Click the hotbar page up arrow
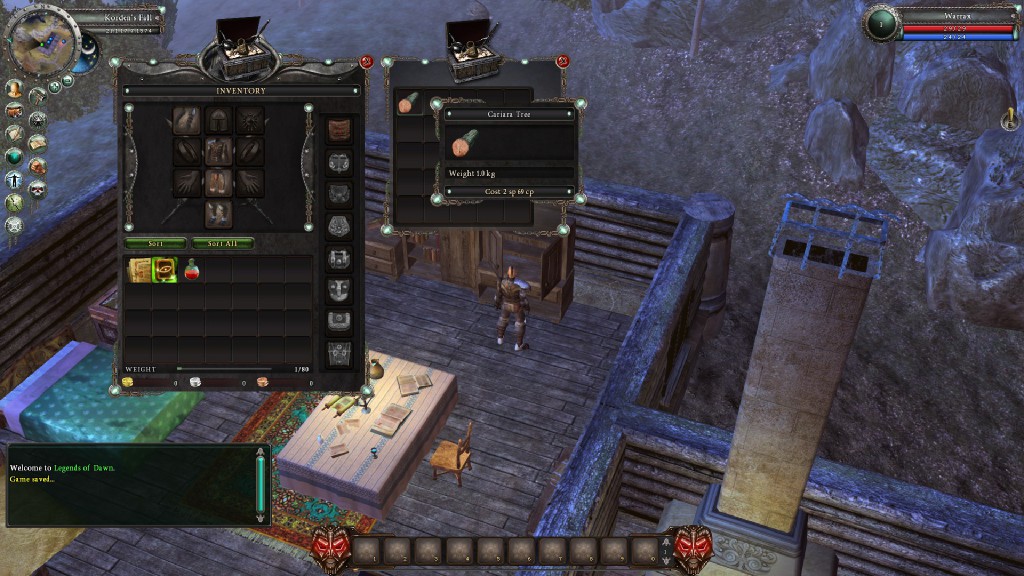This screenshot has width=1024, height=576. (x=668, y=540)
